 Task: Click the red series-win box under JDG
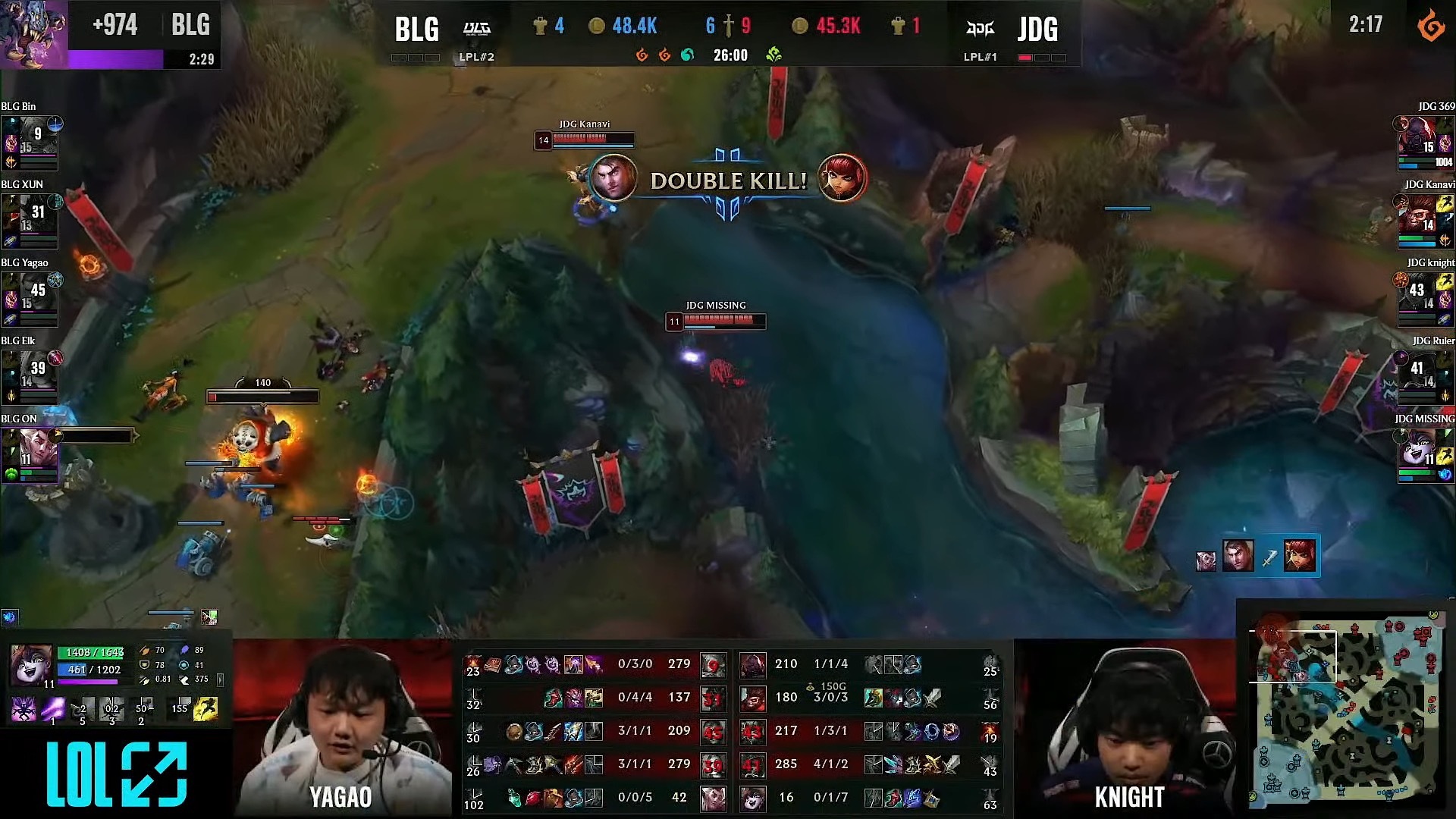pyautogui.click(x=1027, y=55)
